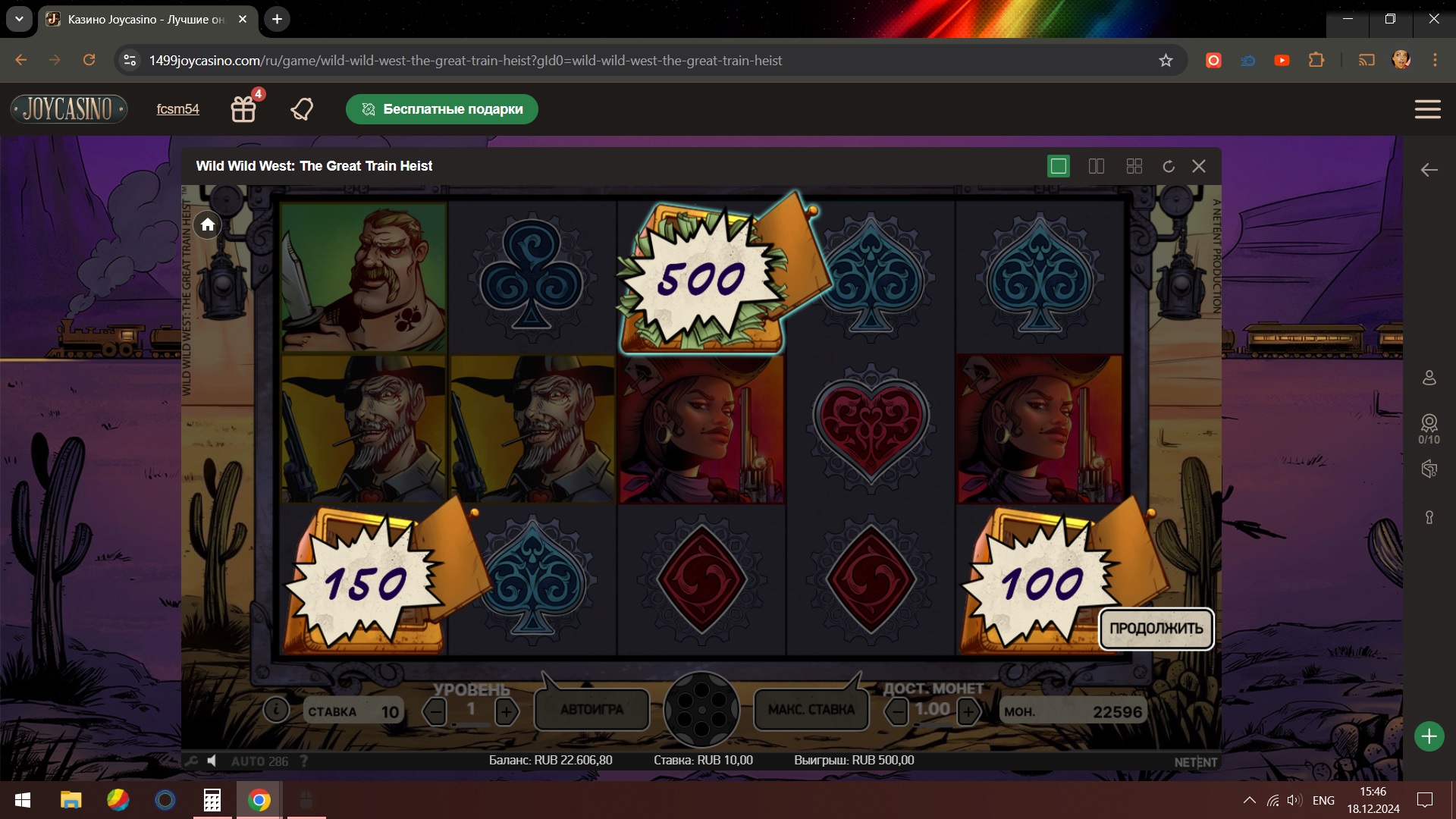Decrease the bet level (УРОВЕНЬ)
The width and height of the screenshot is (1456, 819).
[435, 711]
